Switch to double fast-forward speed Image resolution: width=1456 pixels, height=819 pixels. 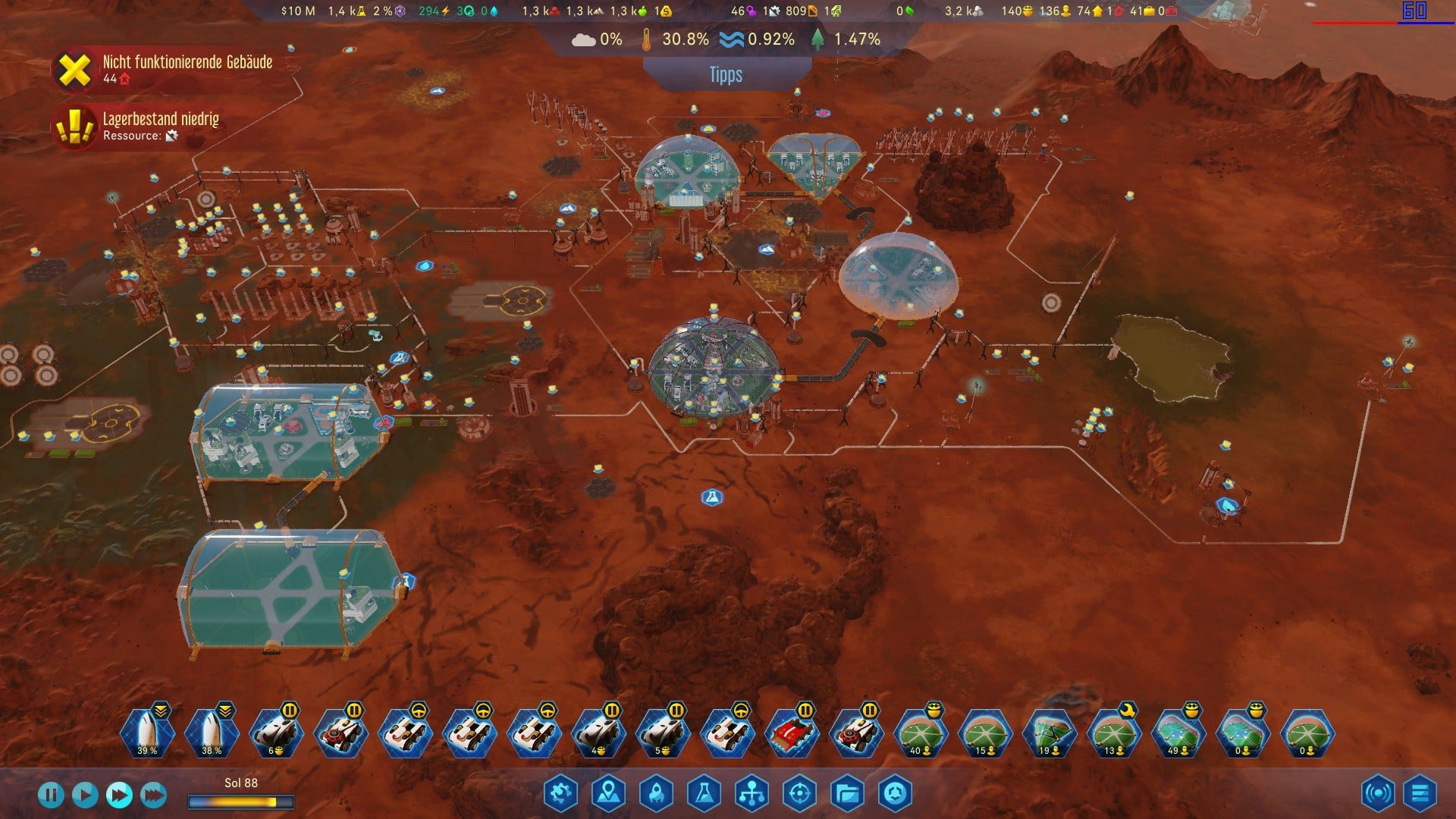click(x=119, y=795)
